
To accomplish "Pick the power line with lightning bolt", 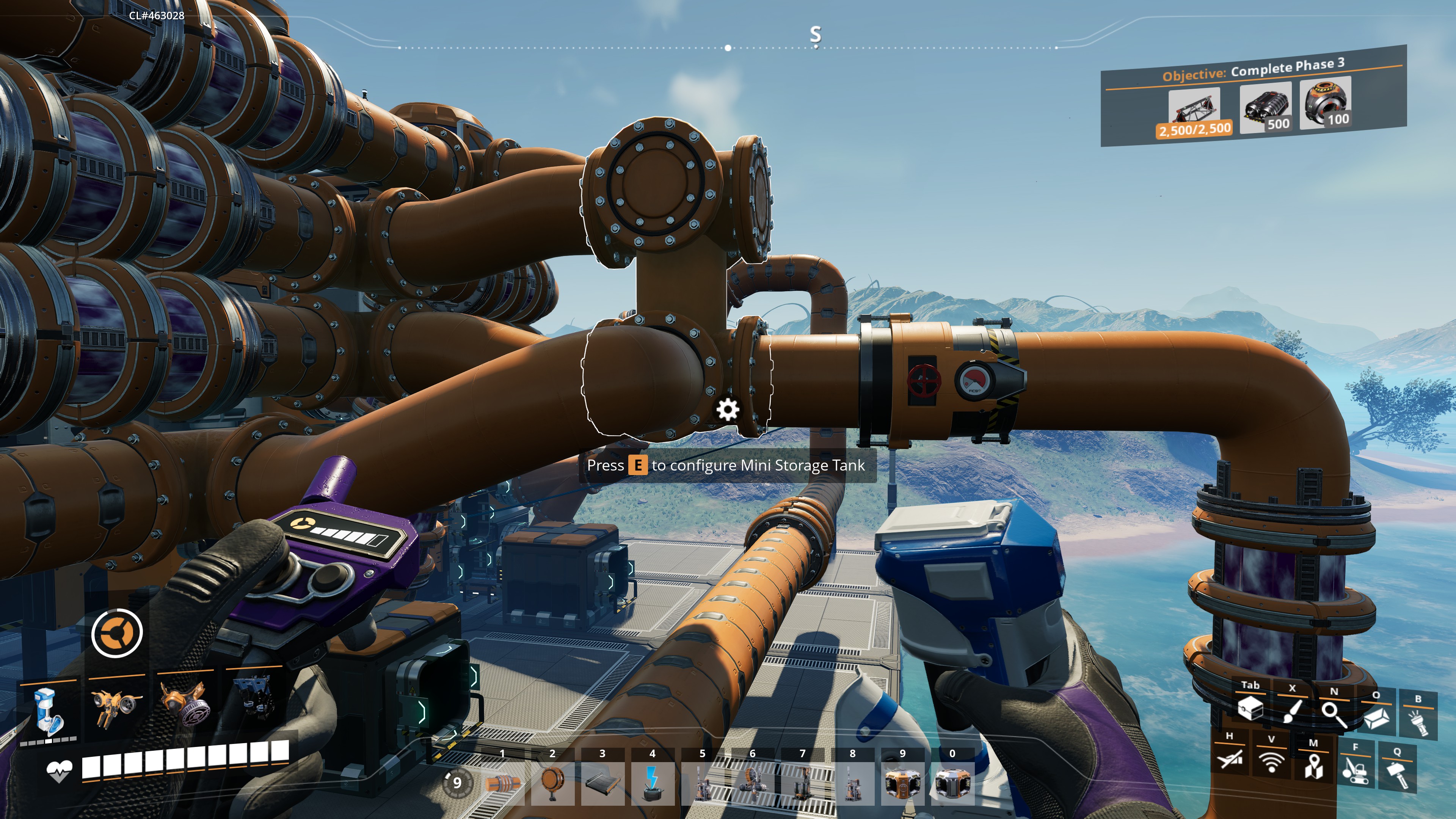I will 652,783.
